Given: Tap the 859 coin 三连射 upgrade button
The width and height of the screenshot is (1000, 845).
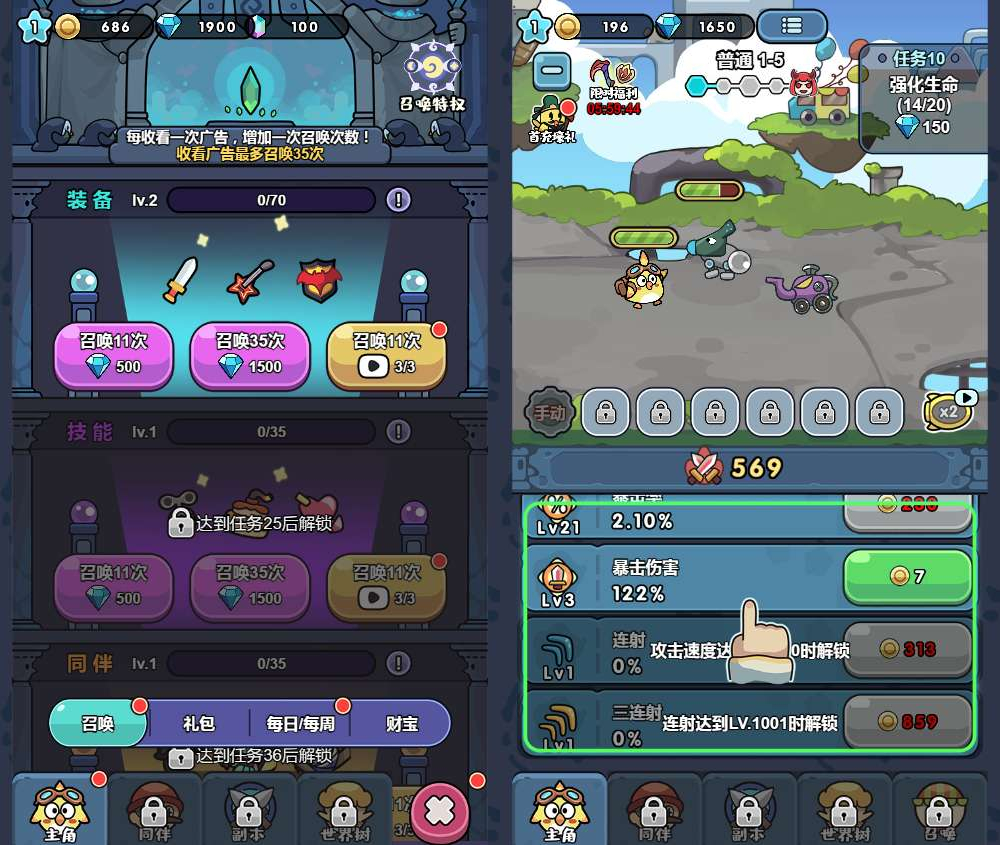Looking at the screenshot, I should point(907,721).
